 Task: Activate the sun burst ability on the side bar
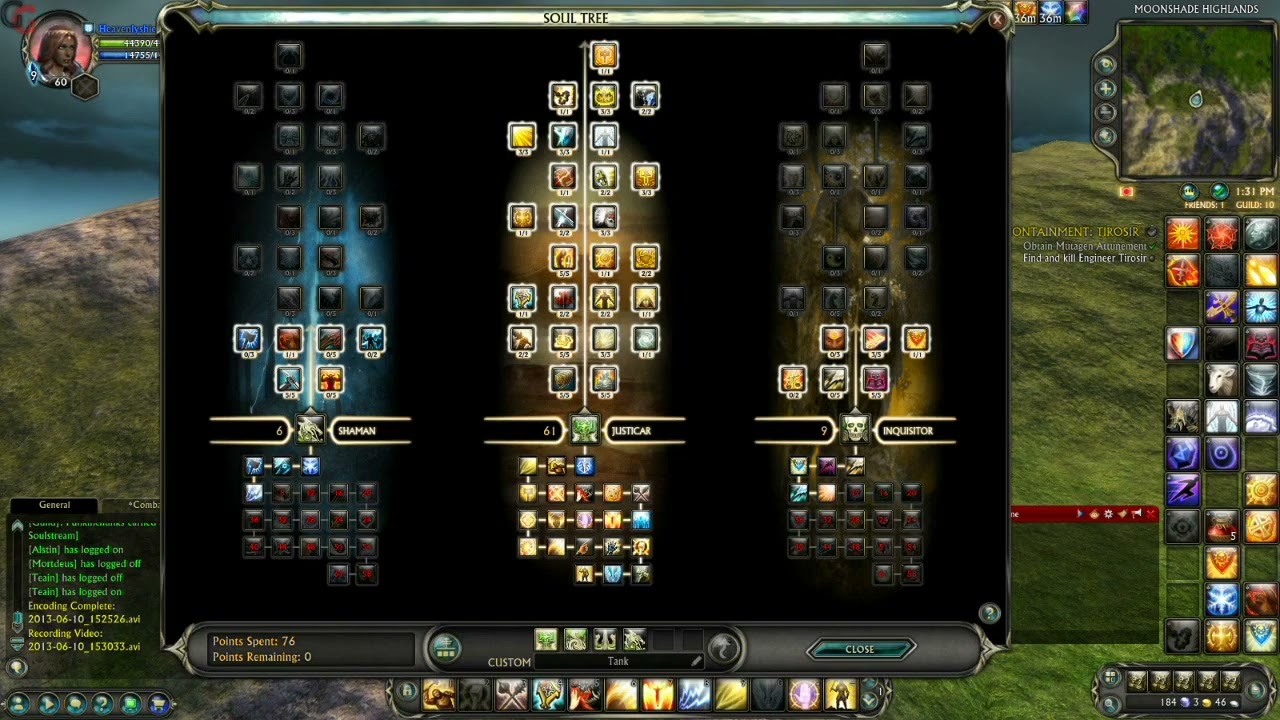(x=1182, y=233)
